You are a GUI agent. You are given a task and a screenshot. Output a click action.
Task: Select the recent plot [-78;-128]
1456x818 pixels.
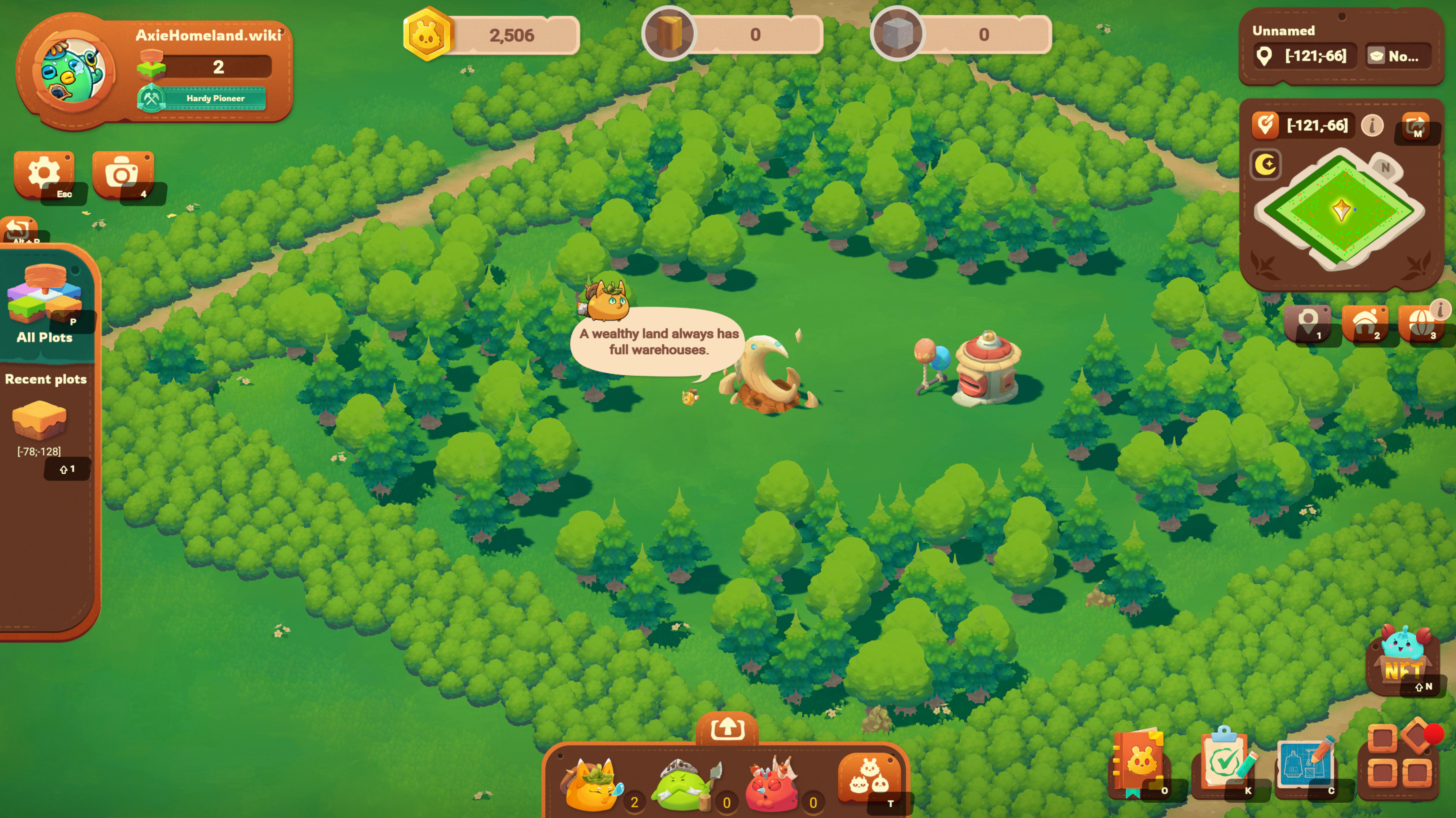pyautogui.click(x=39, y=421)
